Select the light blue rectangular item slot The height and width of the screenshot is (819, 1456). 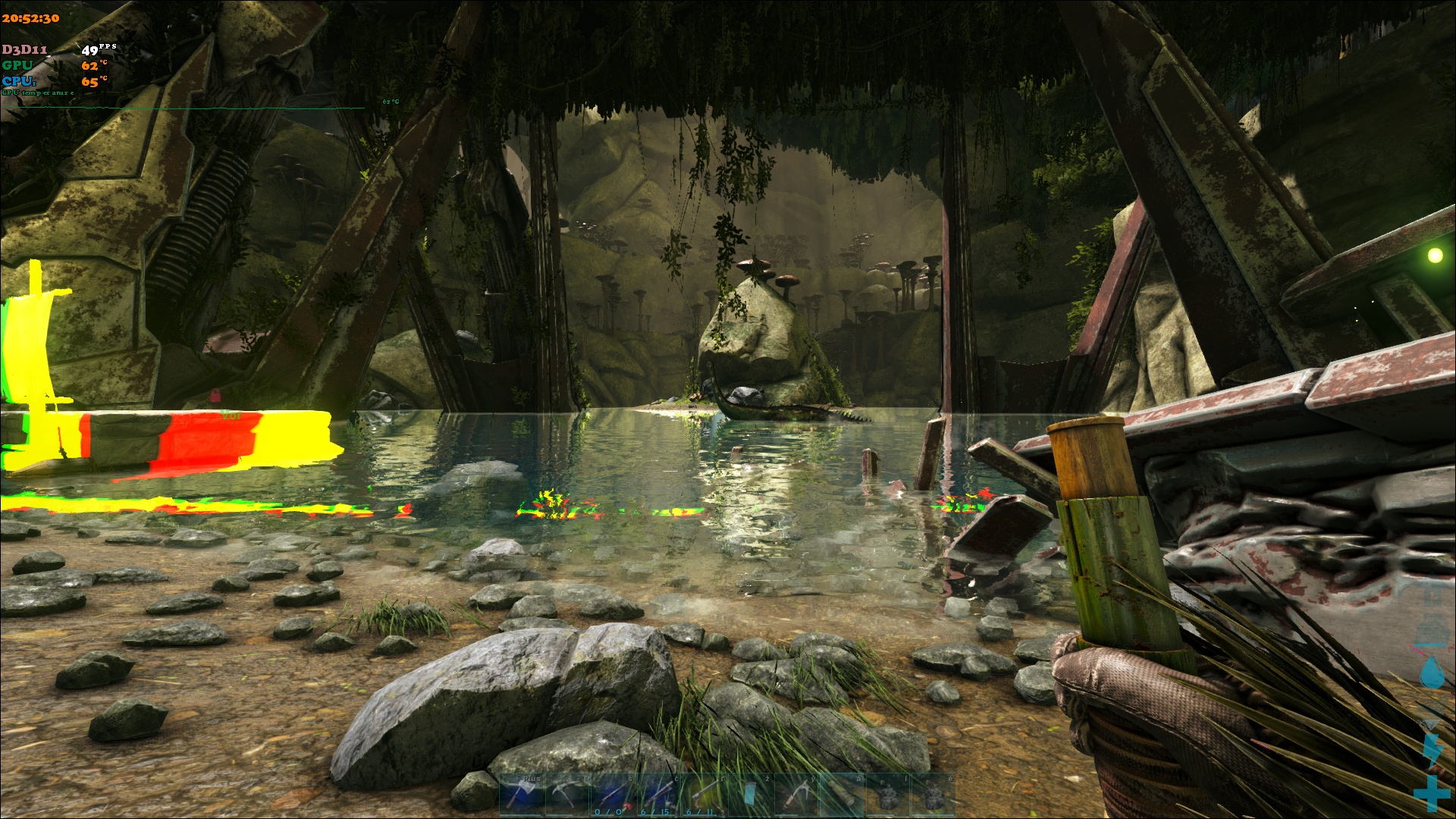(749, 795)
